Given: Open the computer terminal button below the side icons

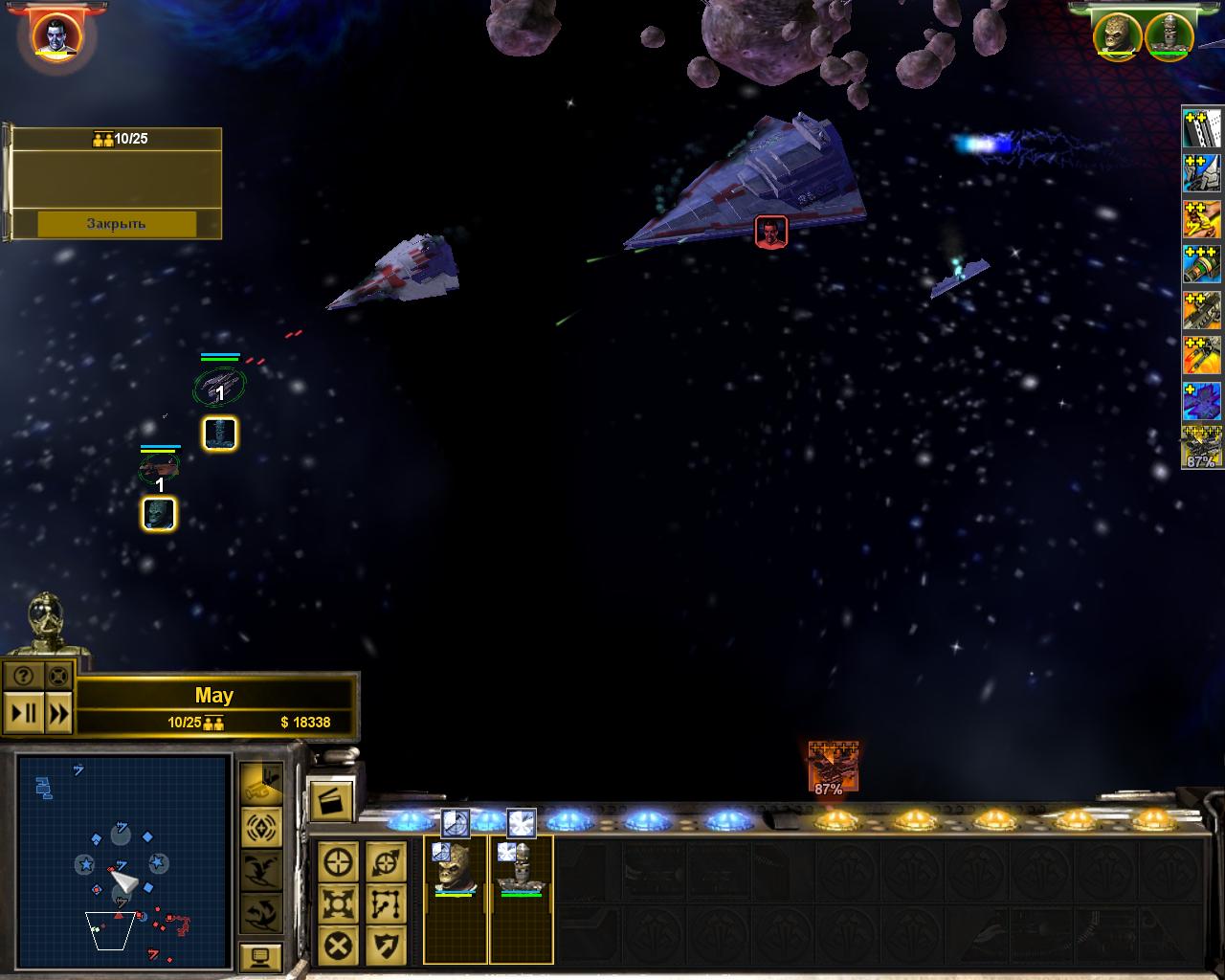Looking at the screenshot, I should point(261,956).
